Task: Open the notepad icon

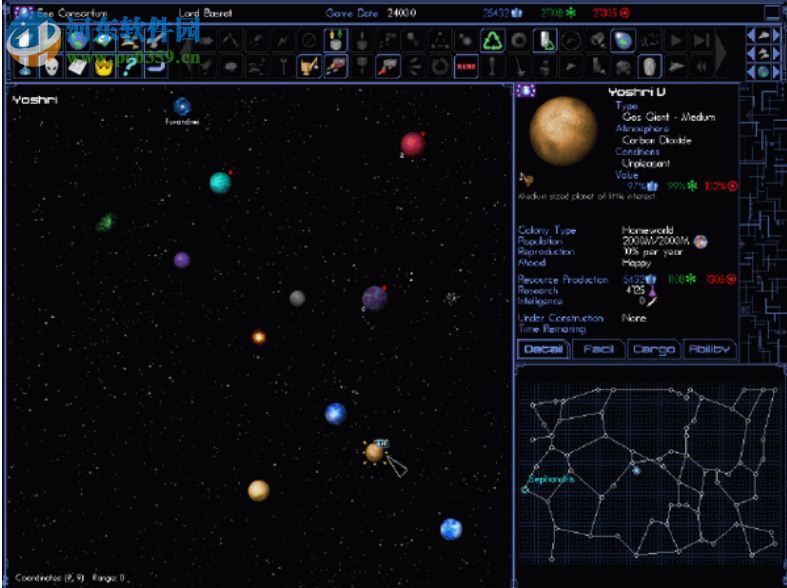Action: pos(77,67)
